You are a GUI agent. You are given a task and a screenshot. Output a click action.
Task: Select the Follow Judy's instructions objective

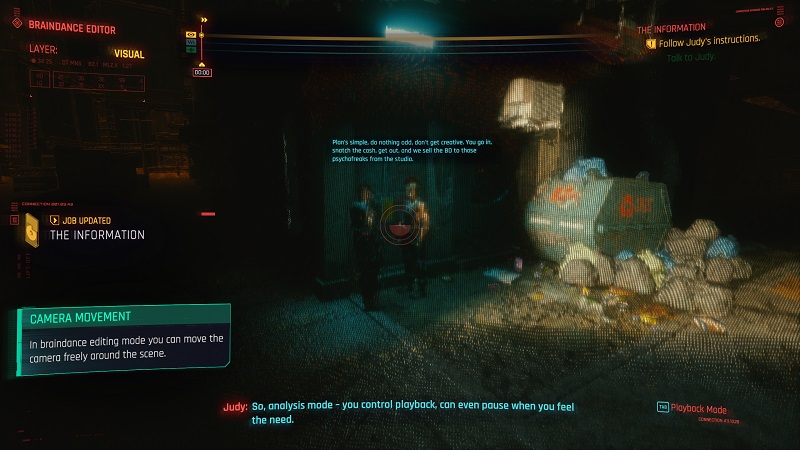coord(708,40)
